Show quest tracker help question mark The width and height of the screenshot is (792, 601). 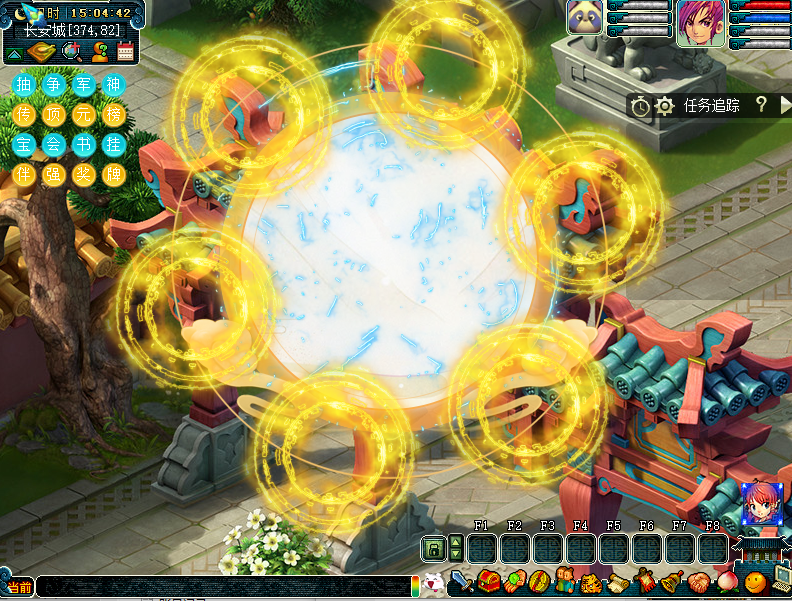coord(761,104)
